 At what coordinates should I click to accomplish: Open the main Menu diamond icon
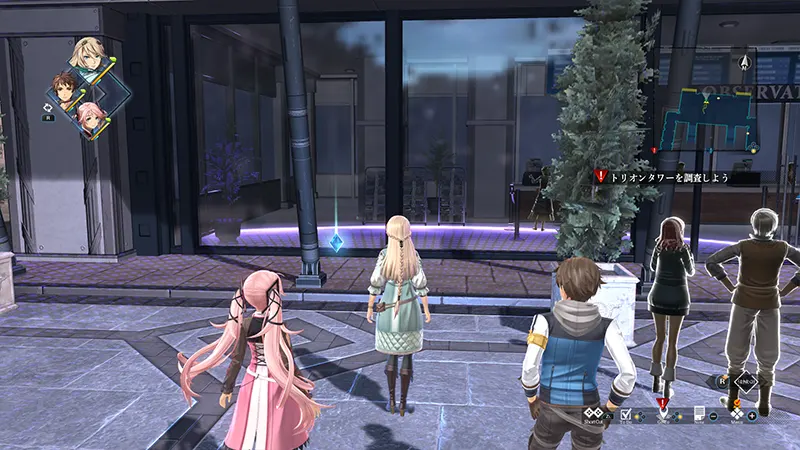point(737,413)
